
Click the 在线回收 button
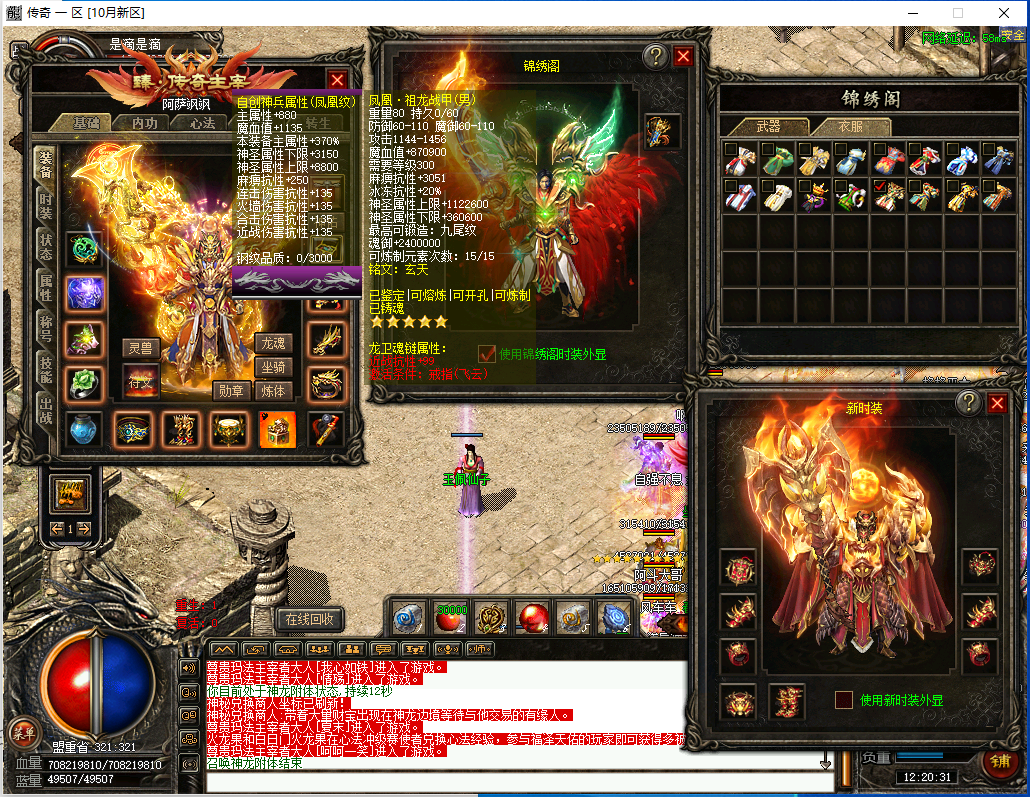pos(310,619)
